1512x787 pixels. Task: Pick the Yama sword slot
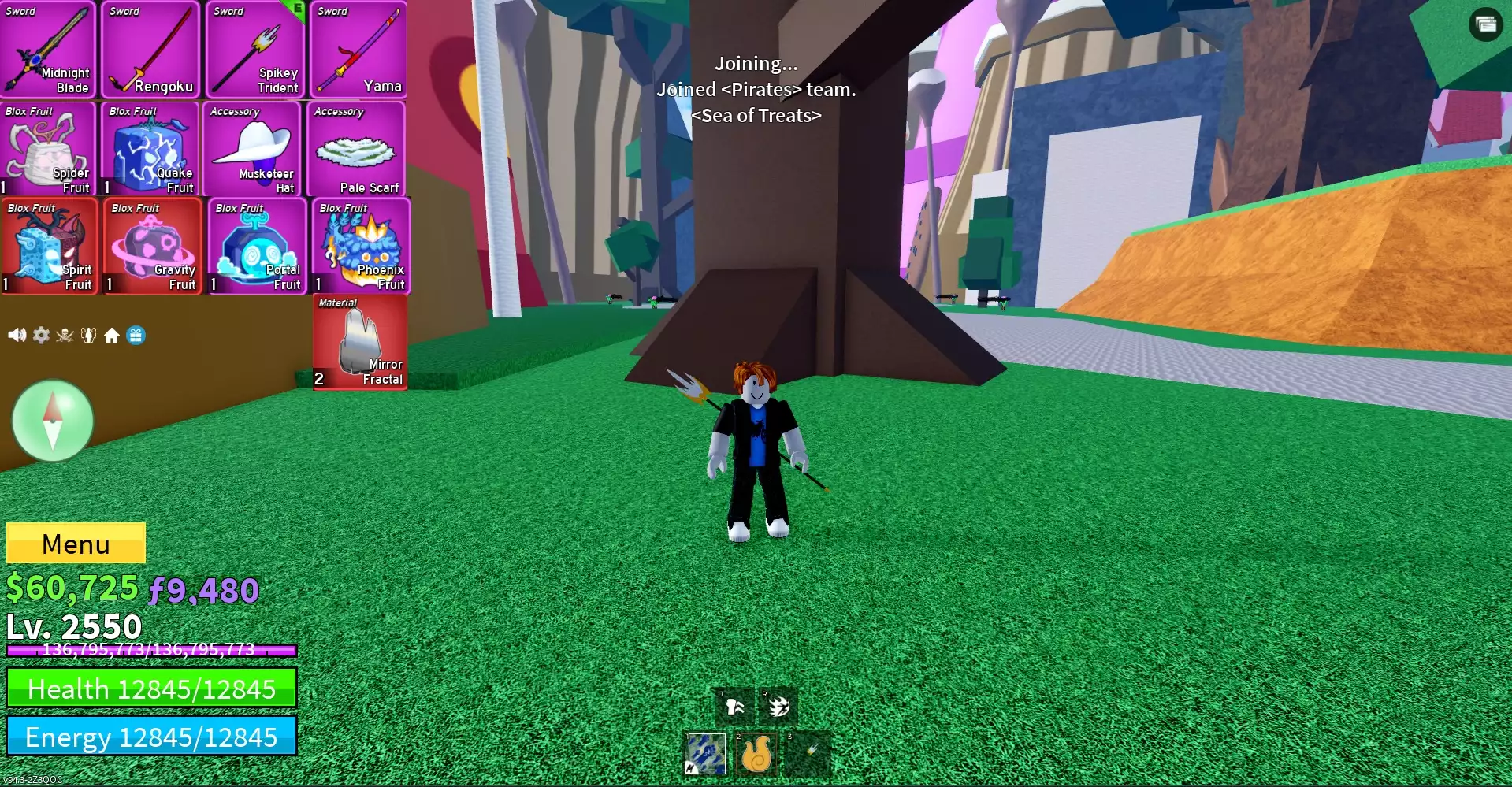[358, 50]
